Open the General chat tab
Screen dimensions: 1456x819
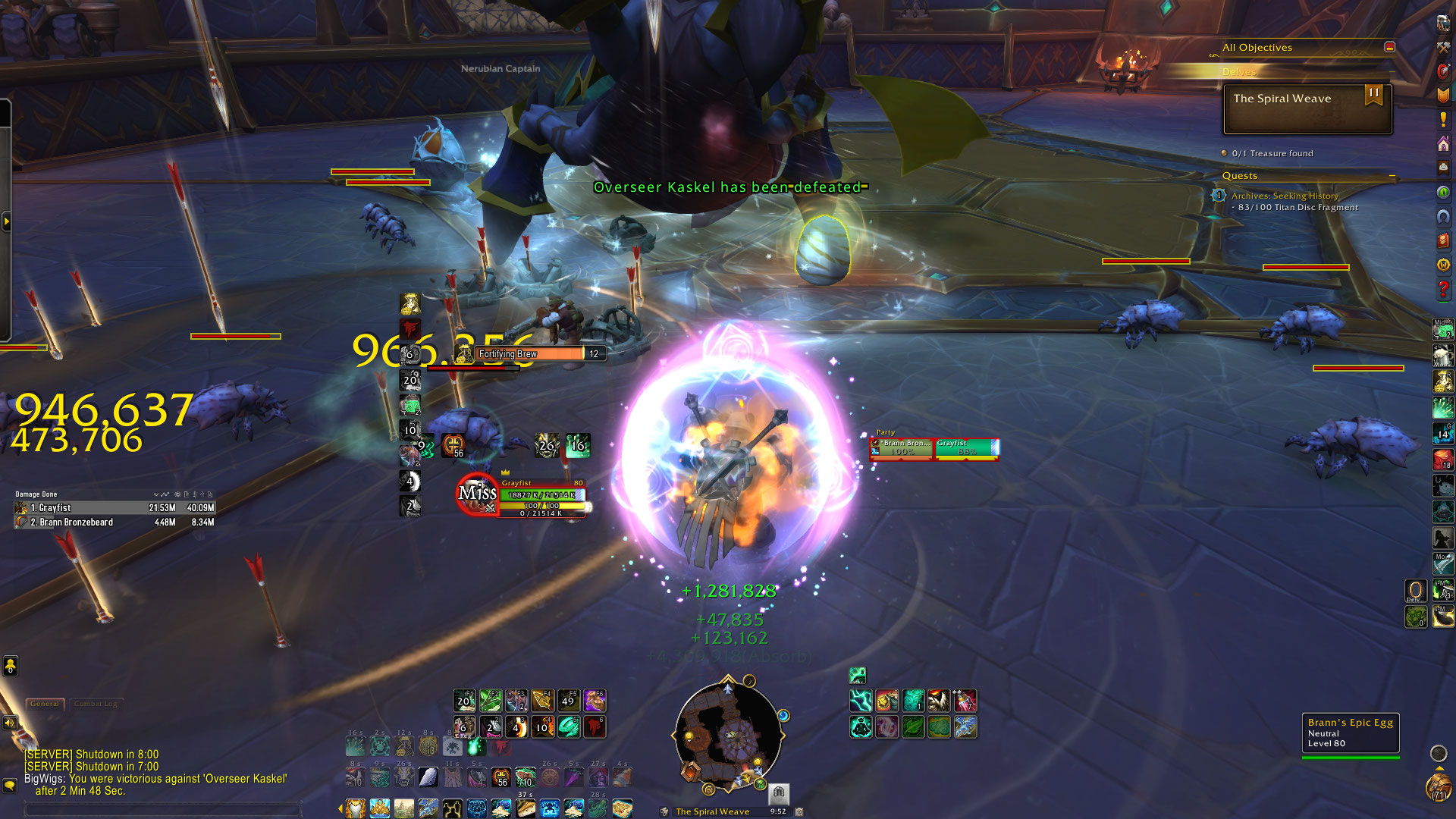[x=45, y=704]
